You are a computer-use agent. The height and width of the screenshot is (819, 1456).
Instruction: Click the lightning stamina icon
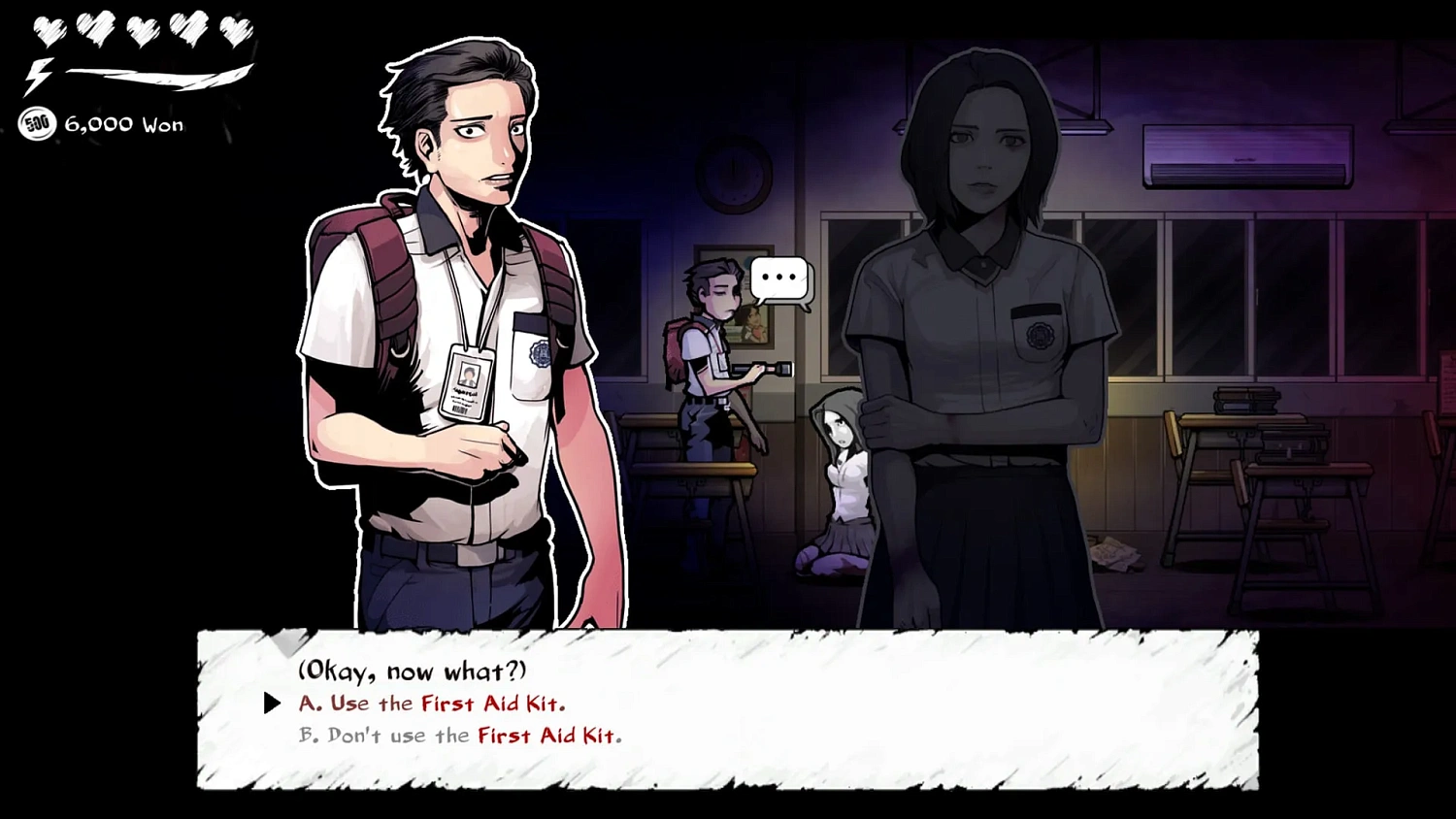coord(39,75)
